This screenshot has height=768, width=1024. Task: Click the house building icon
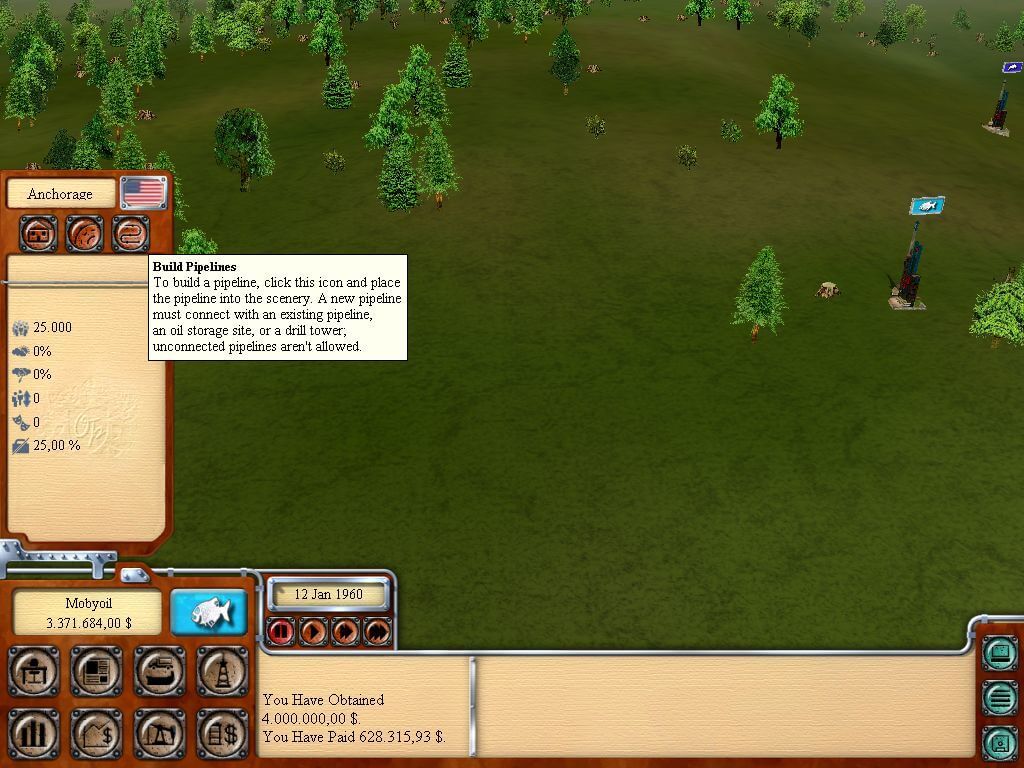click(40, 234)
